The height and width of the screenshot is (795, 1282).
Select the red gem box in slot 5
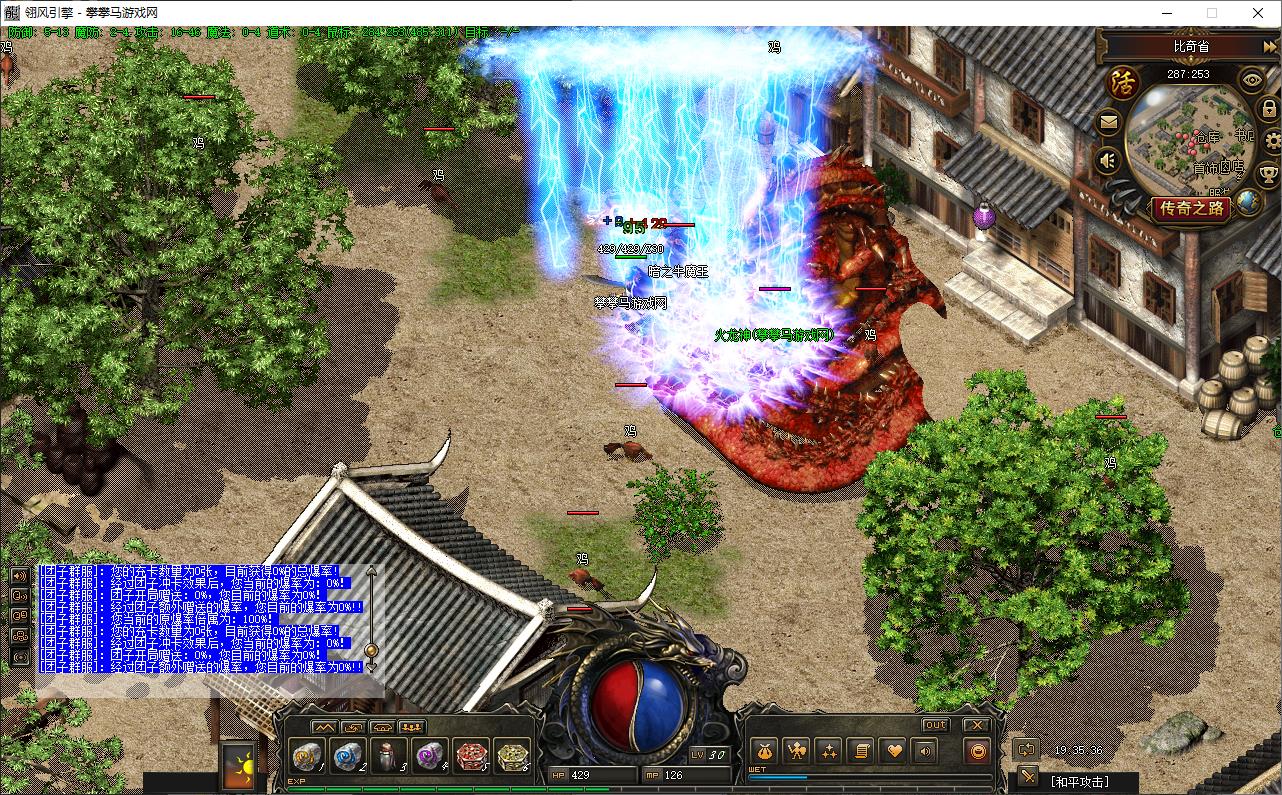(471, 755)
